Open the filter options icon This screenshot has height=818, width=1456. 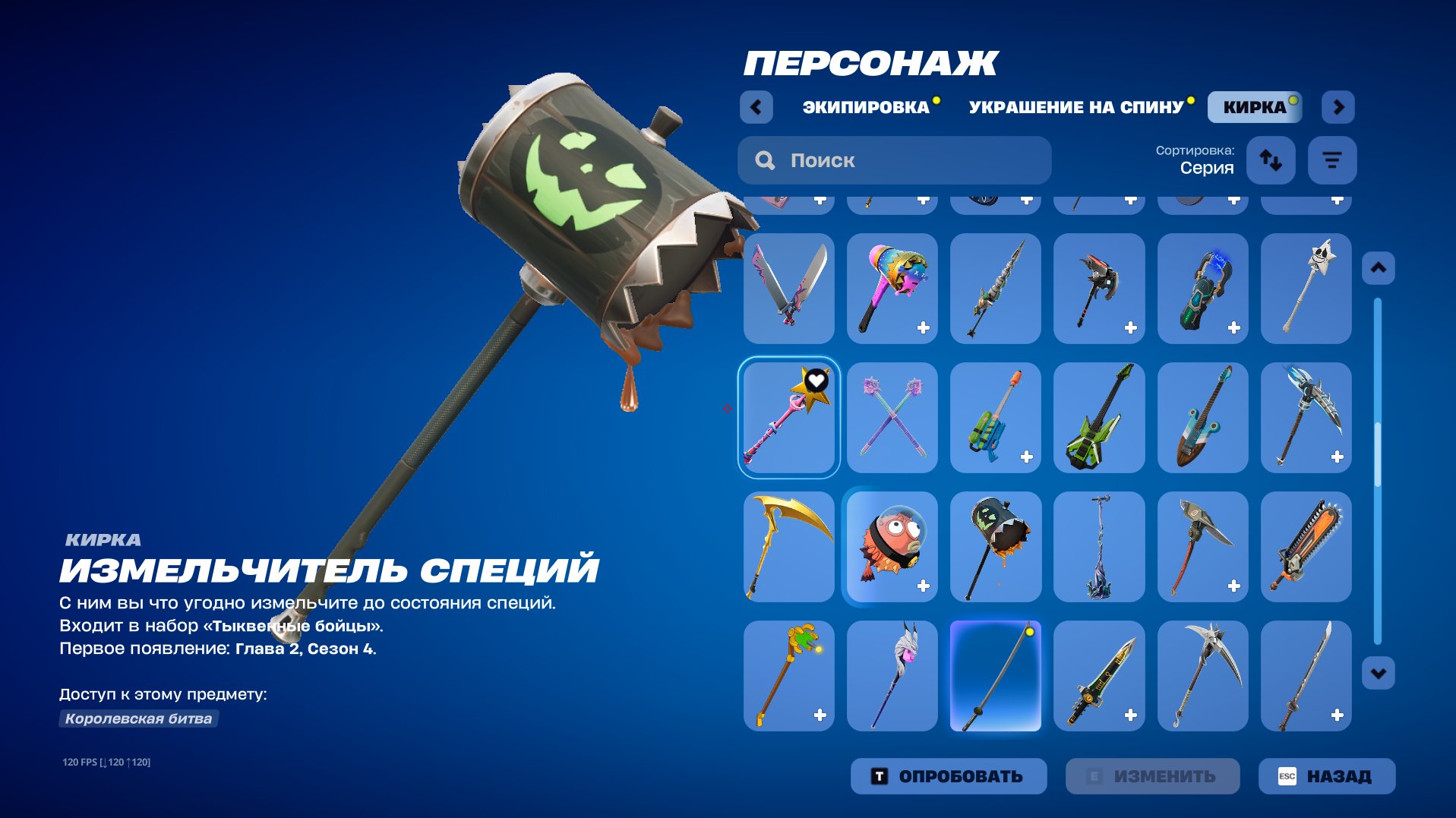(x=1331, y=160)
